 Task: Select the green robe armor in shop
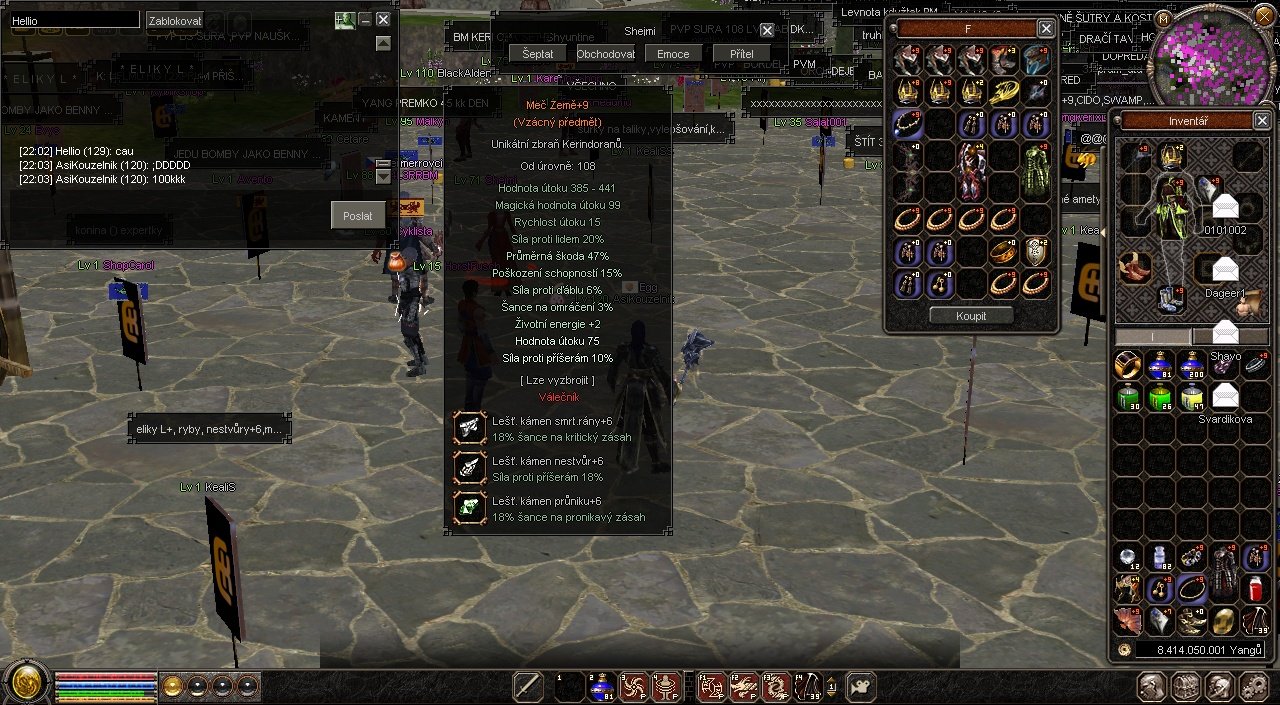coord(1035,171)
